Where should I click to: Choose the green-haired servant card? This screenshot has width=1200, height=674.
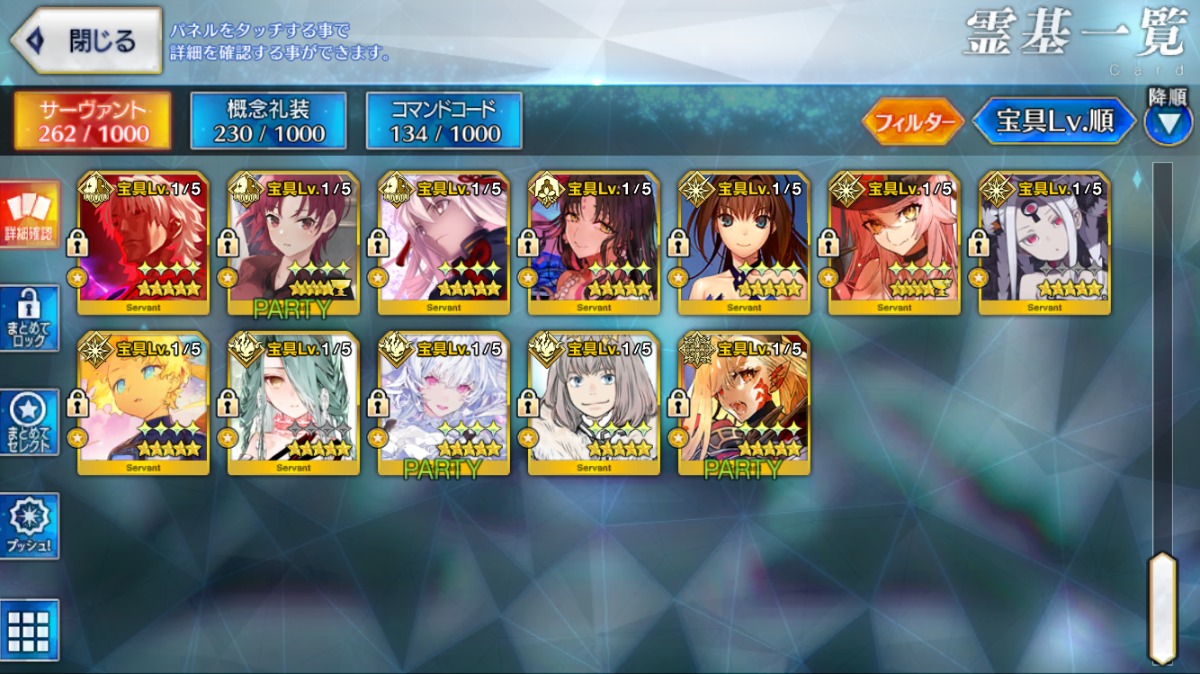coord(293,403)
